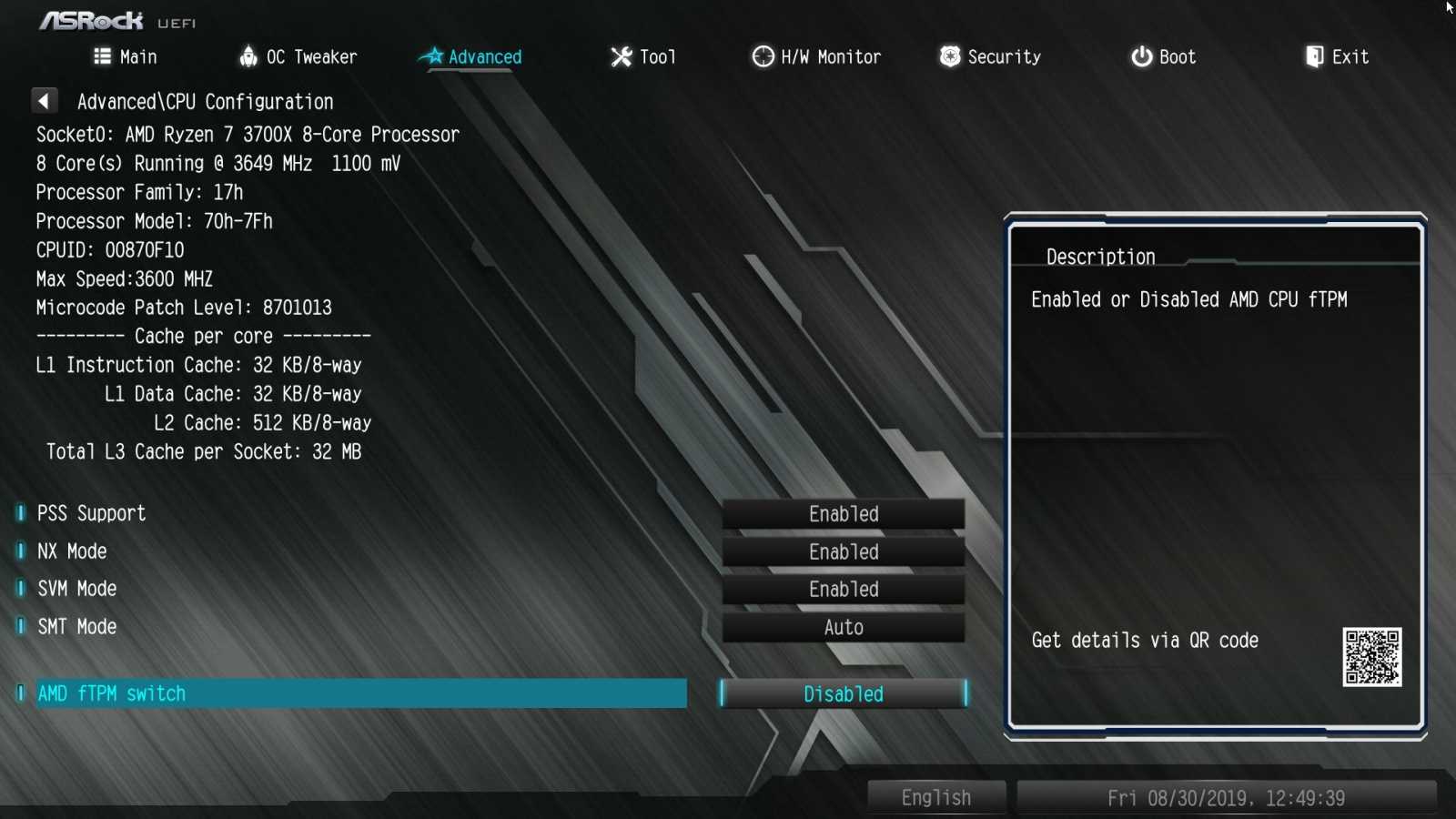Switch to the Security tab
Screen dimensions: 1456x819
click(x=990, y=56)
